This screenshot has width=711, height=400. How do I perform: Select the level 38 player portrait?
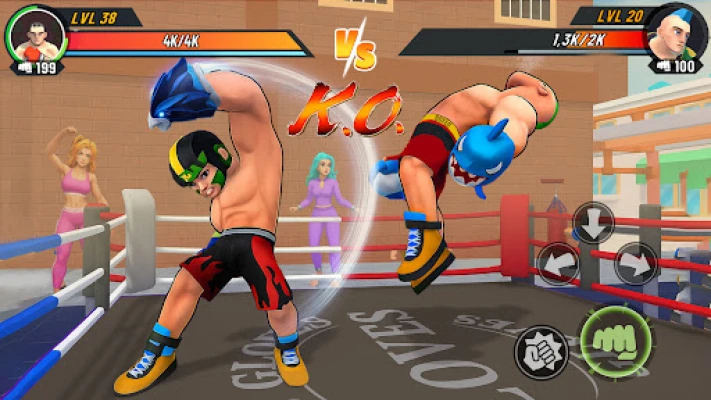pyautogui.click(x=36, y=34)
